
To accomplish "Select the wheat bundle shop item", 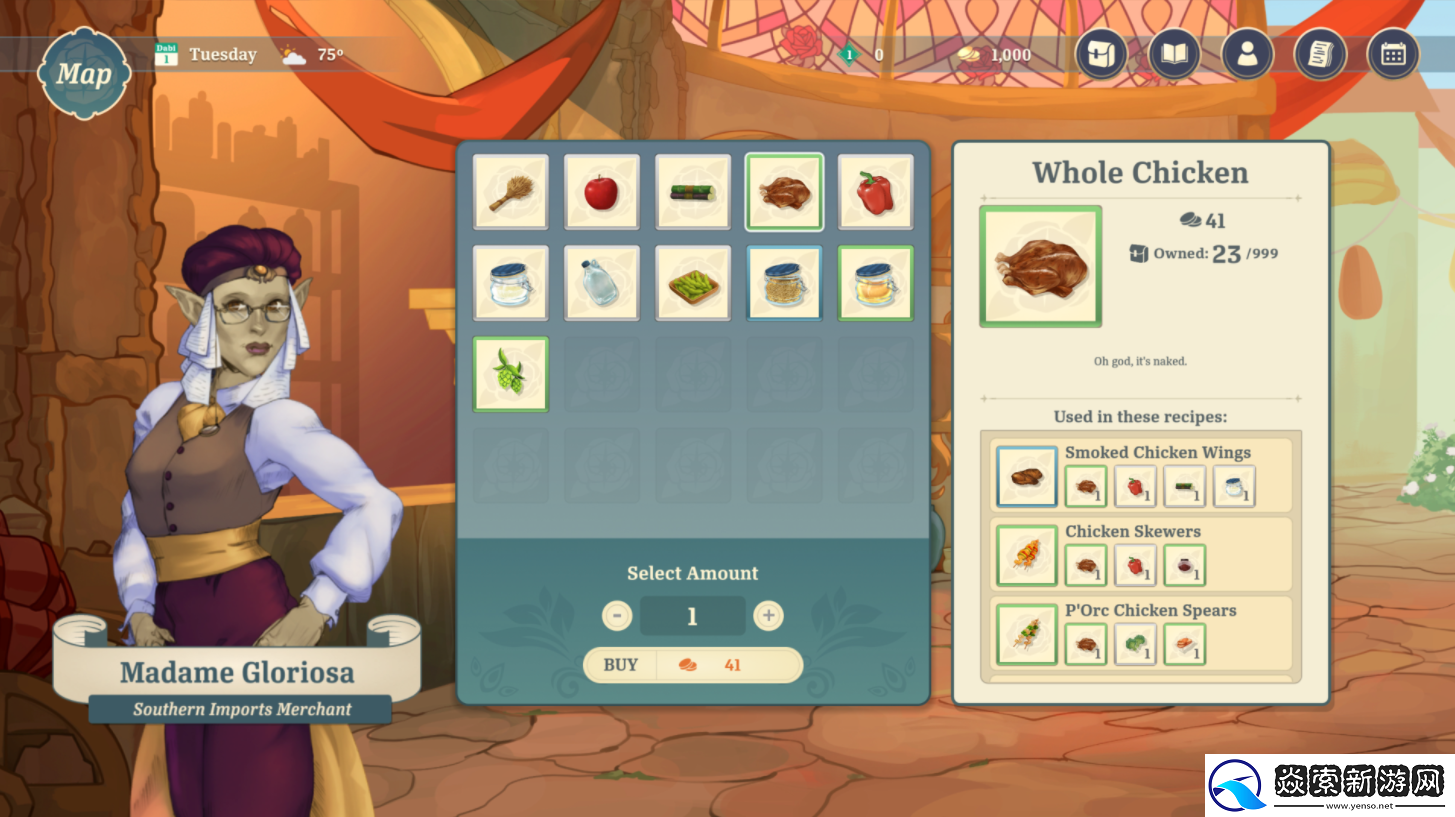I will [x=510, y=192].
